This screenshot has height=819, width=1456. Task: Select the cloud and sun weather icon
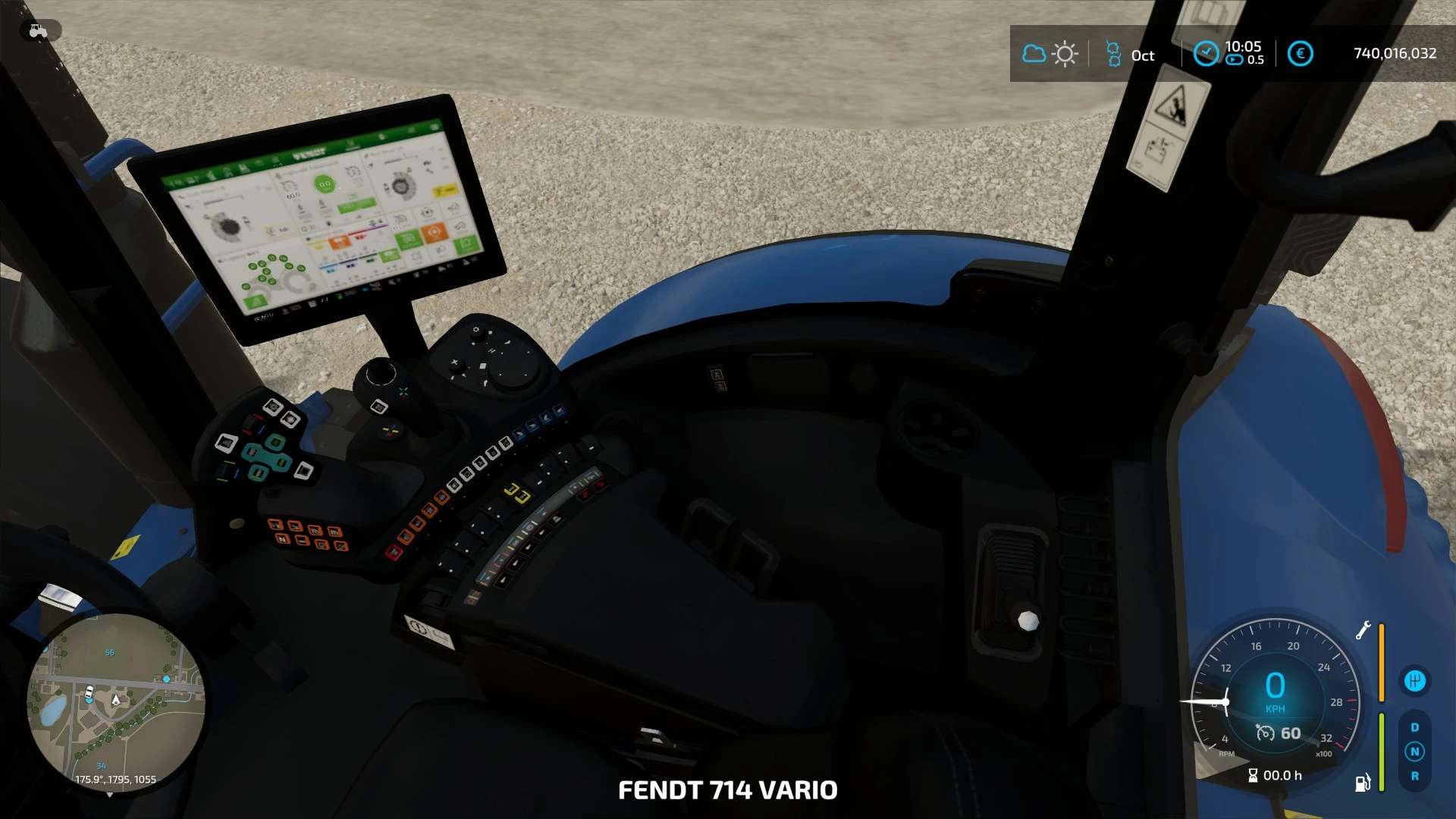point(1050,54)
